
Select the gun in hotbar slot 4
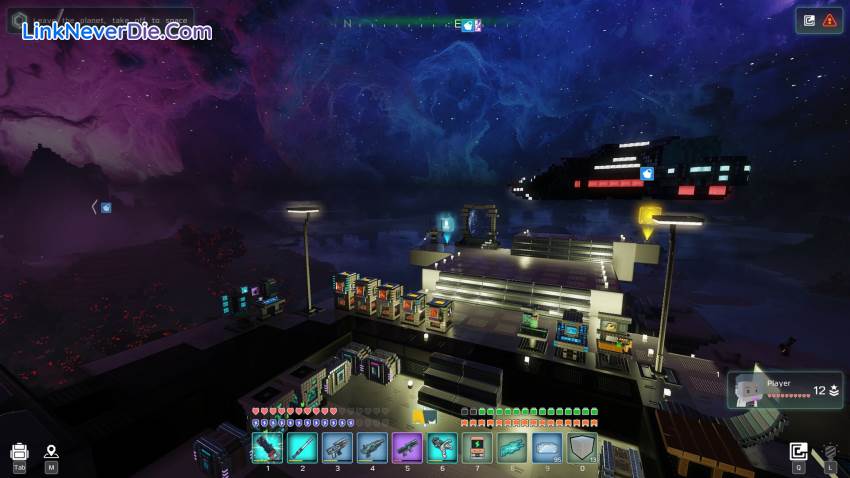(x=372, y=447)
